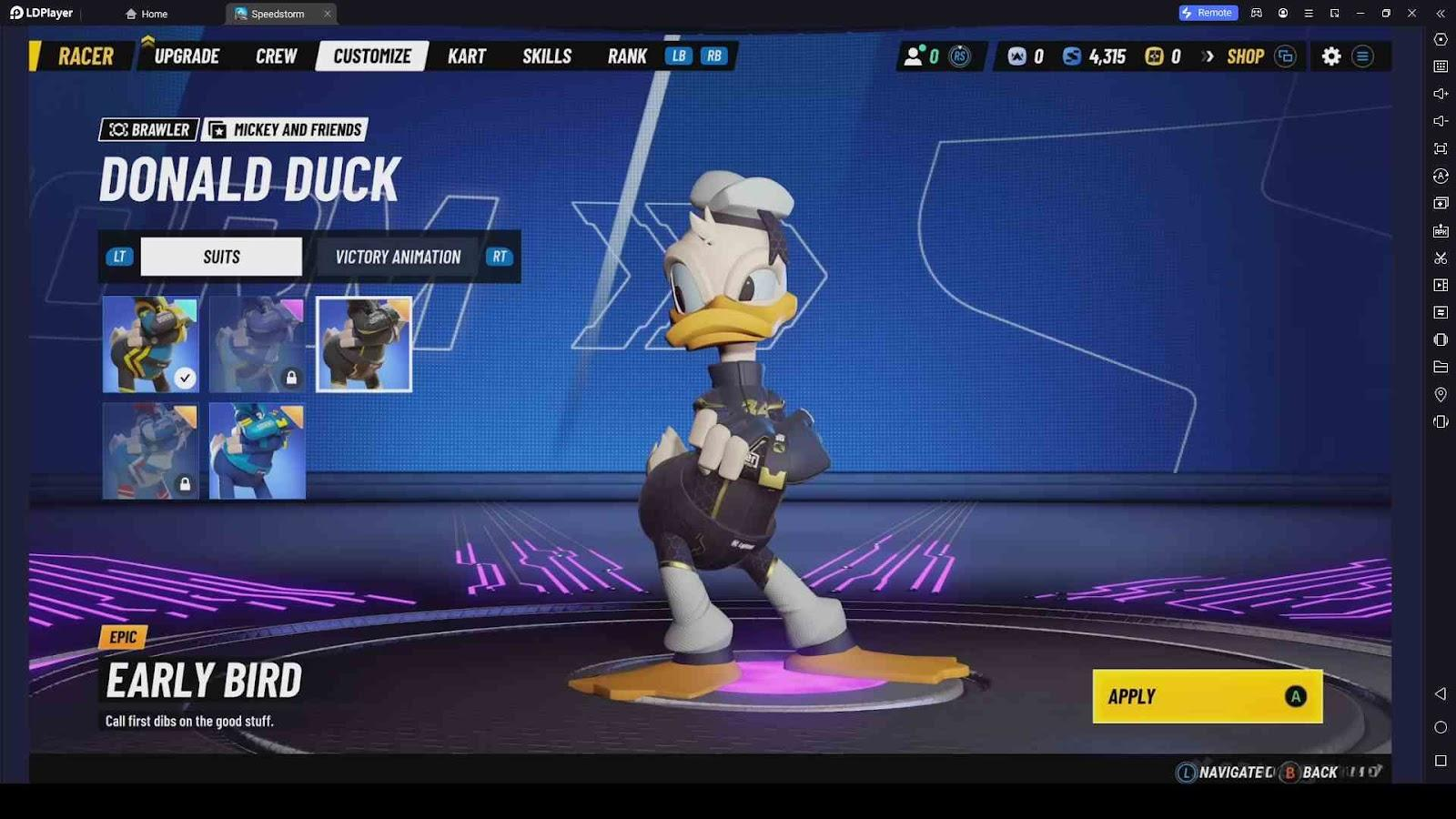Select the teal suit in bottom row
The image size is (1456, 819).
(x=257, y=451)
